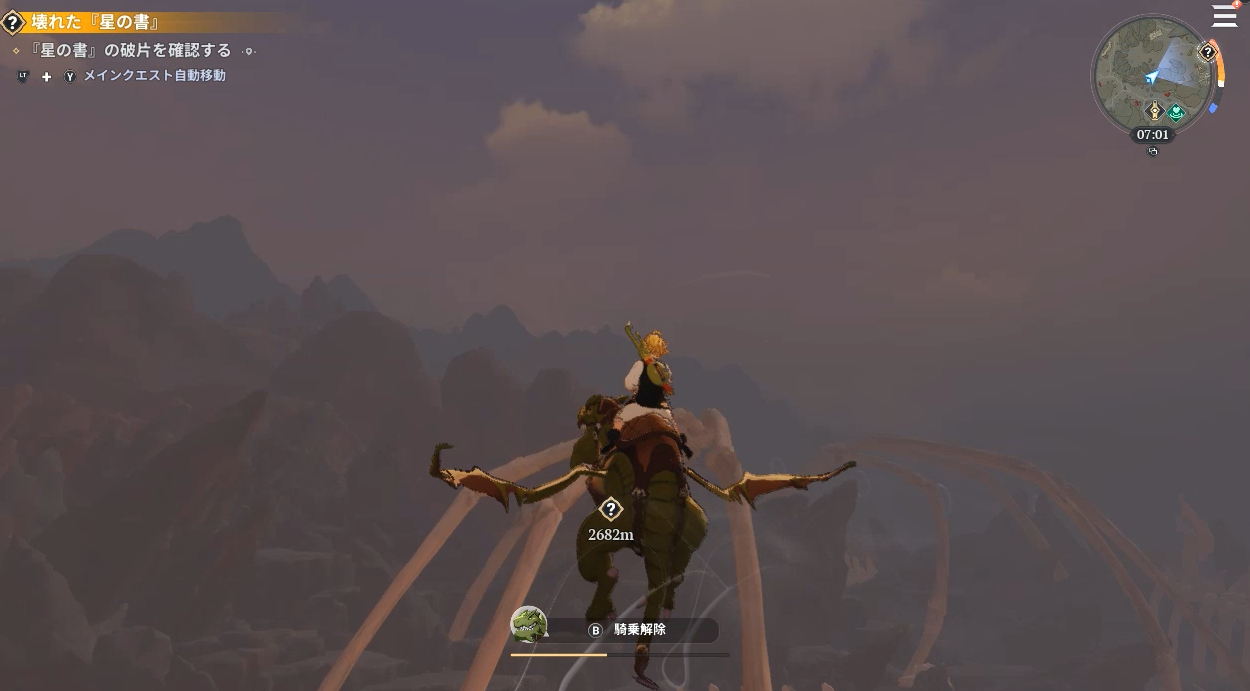Image resolution: width=1250 pixels, height=691 pixels.
Task: Click the green heart marker on the minimap
Action: coord(1177,113)
